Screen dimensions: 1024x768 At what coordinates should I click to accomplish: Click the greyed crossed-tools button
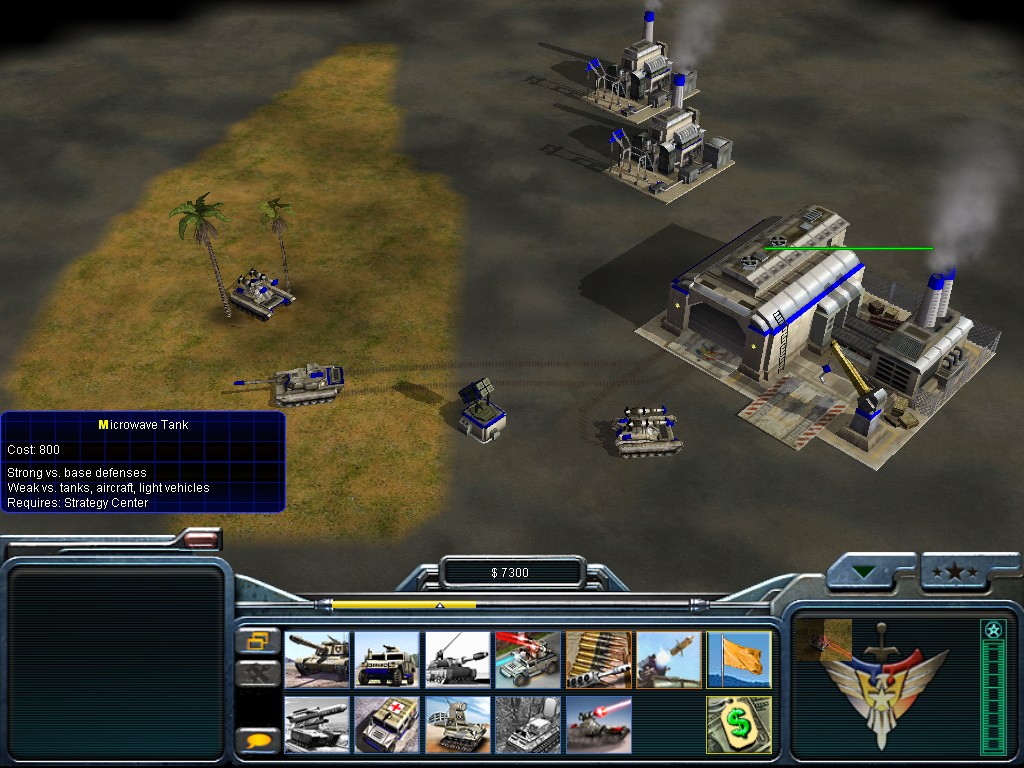point(258,672)
